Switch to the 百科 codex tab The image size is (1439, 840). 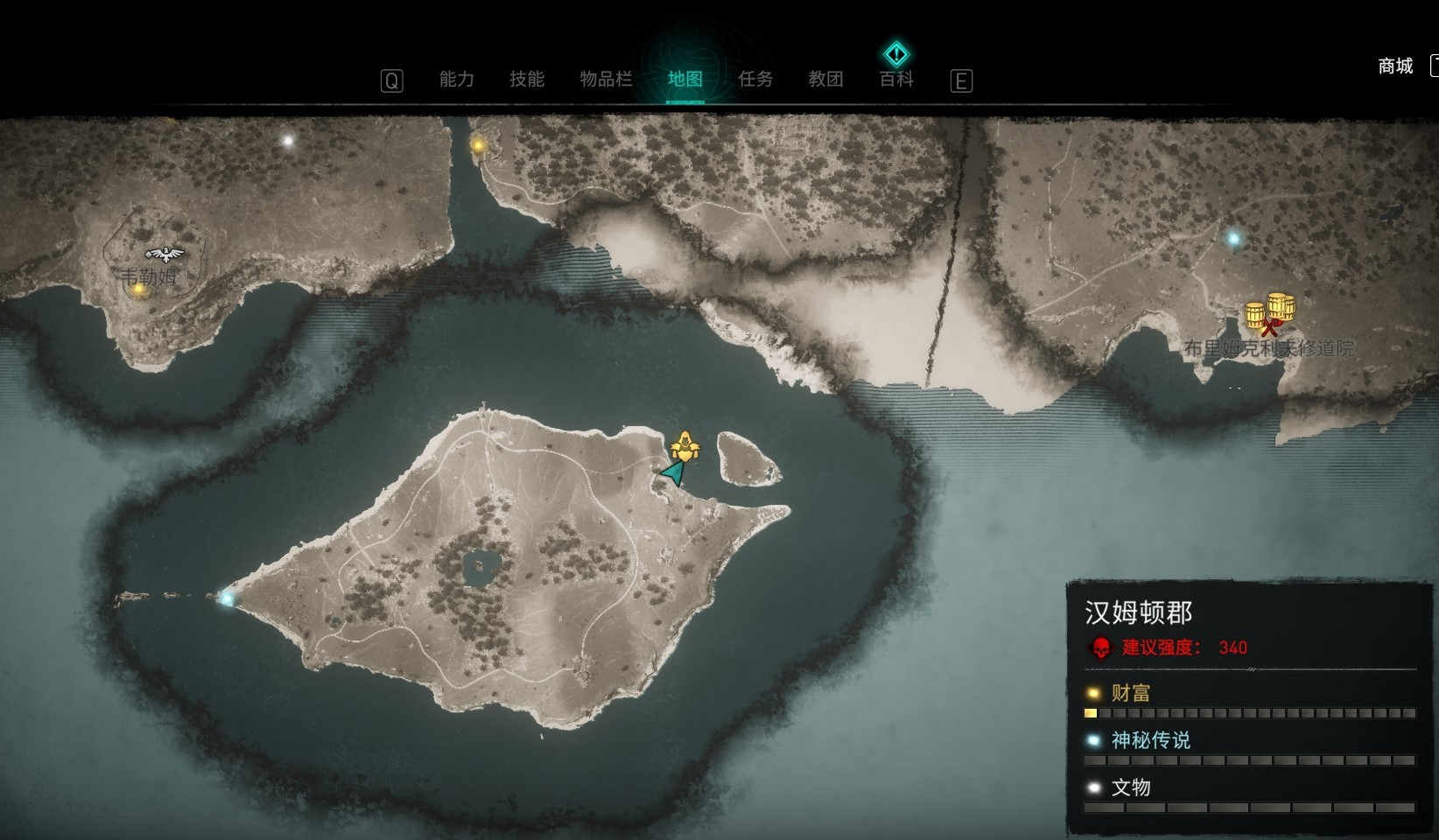(x=896, y=80)
